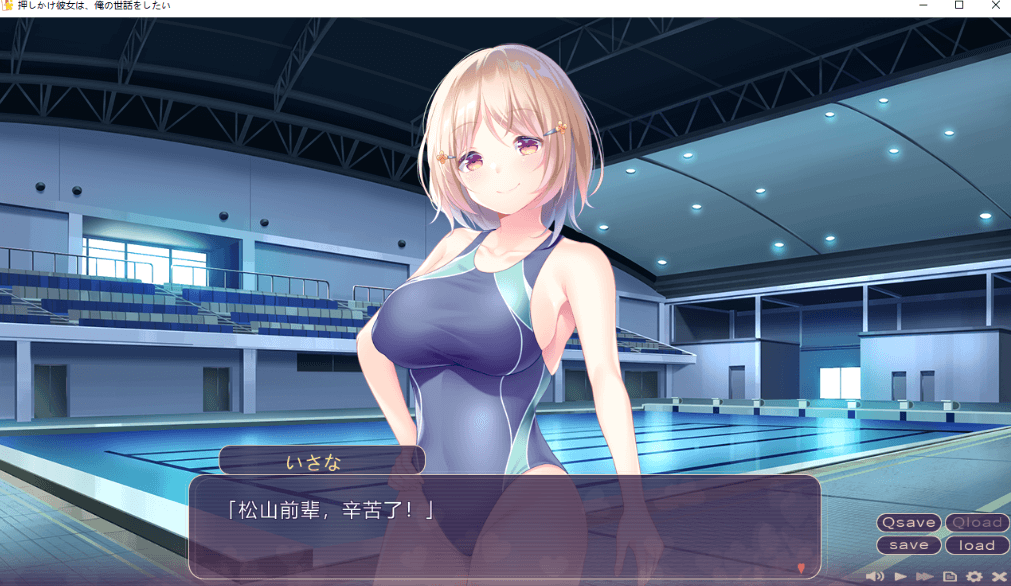This screenshot has height=586, width=1011.
Task: Click the Qsave quick save button
Action: pyautogui.click(x=908, y=523)
